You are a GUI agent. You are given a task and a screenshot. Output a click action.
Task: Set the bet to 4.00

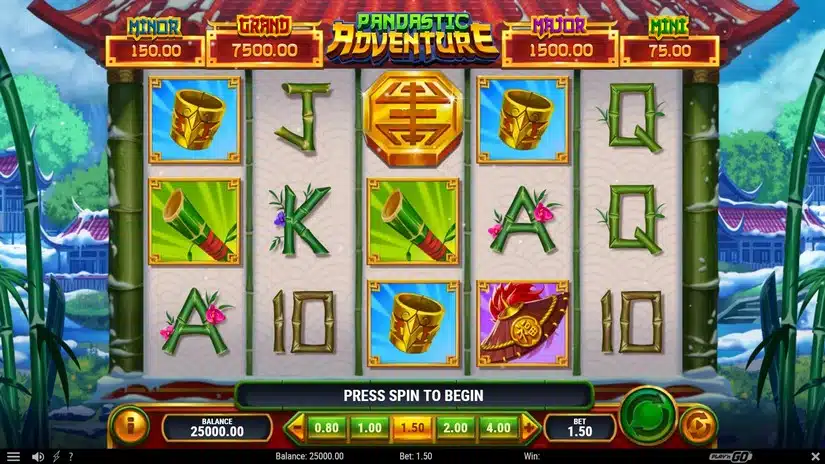pos(499,428)
